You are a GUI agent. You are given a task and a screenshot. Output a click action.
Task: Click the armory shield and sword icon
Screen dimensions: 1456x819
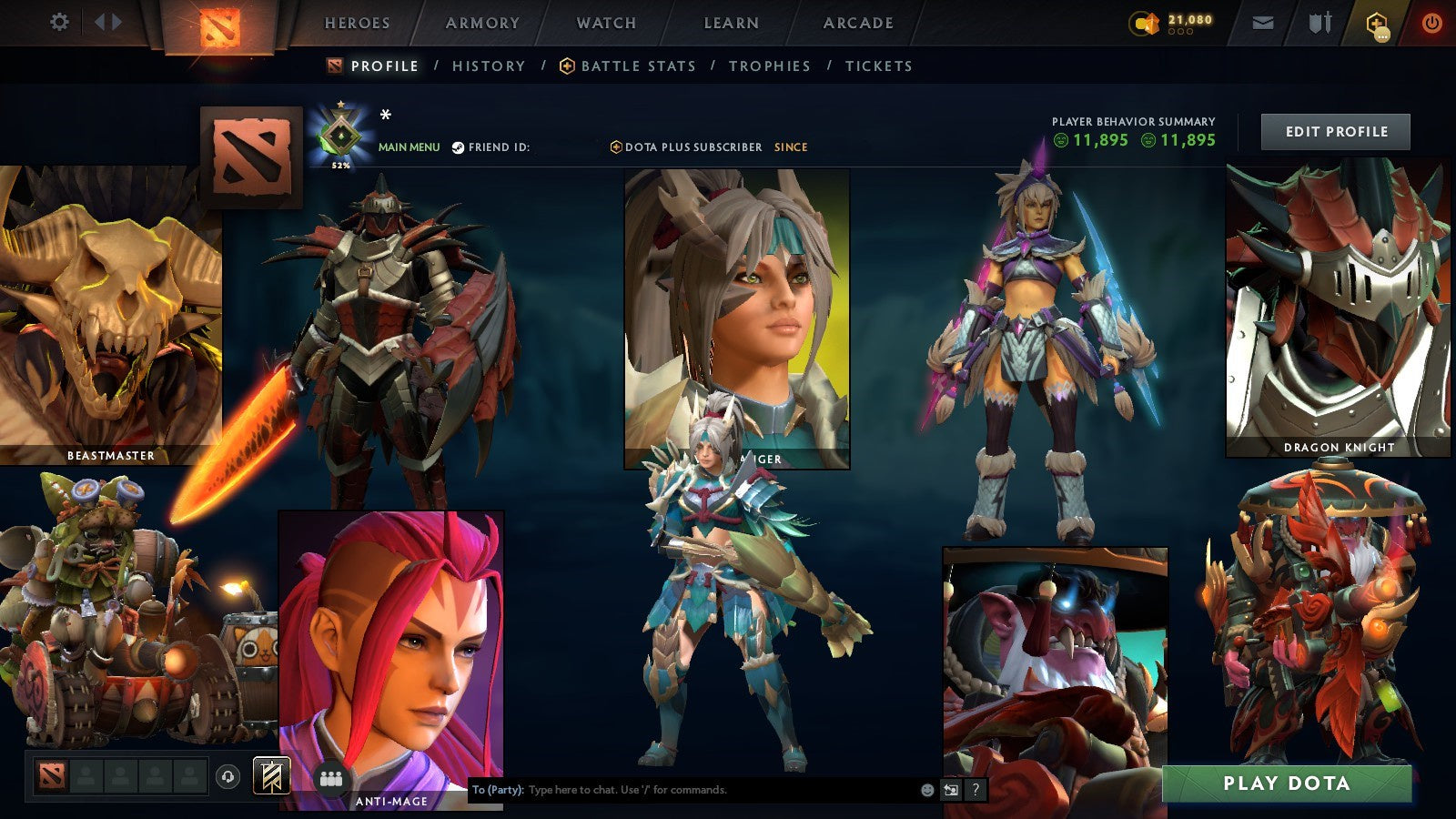click(1319, 23)
